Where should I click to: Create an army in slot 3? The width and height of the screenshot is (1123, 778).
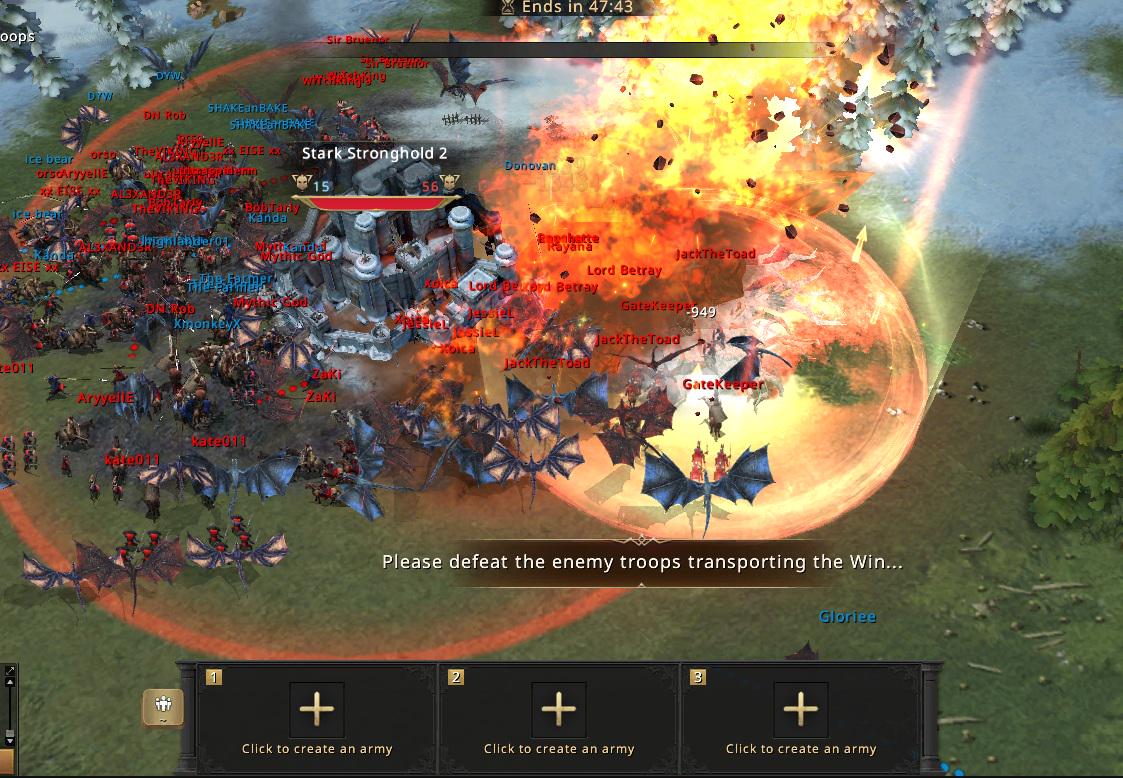801,710
